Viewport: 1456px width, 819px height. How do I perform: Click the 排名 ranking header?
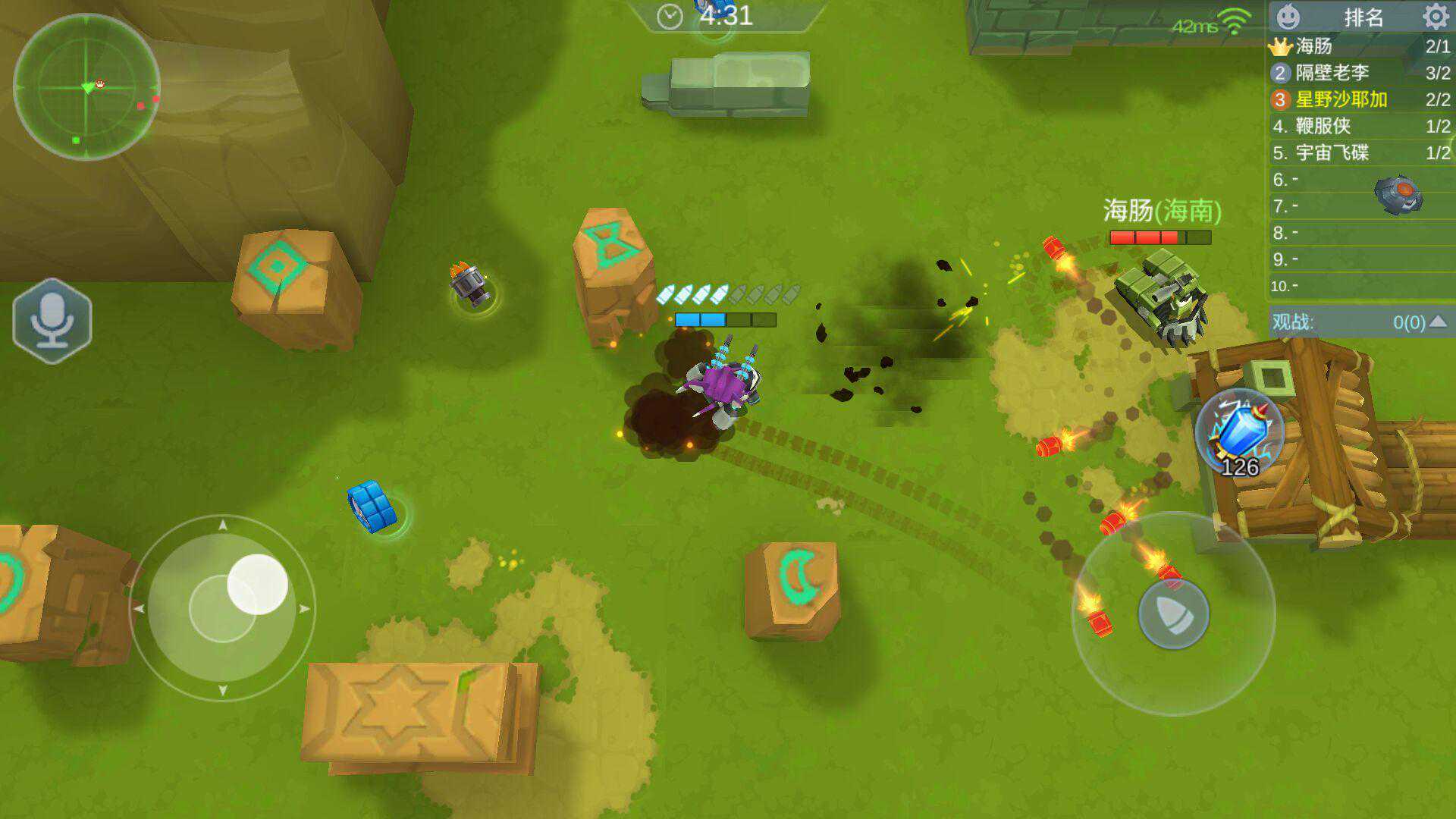pos(1363,17)
